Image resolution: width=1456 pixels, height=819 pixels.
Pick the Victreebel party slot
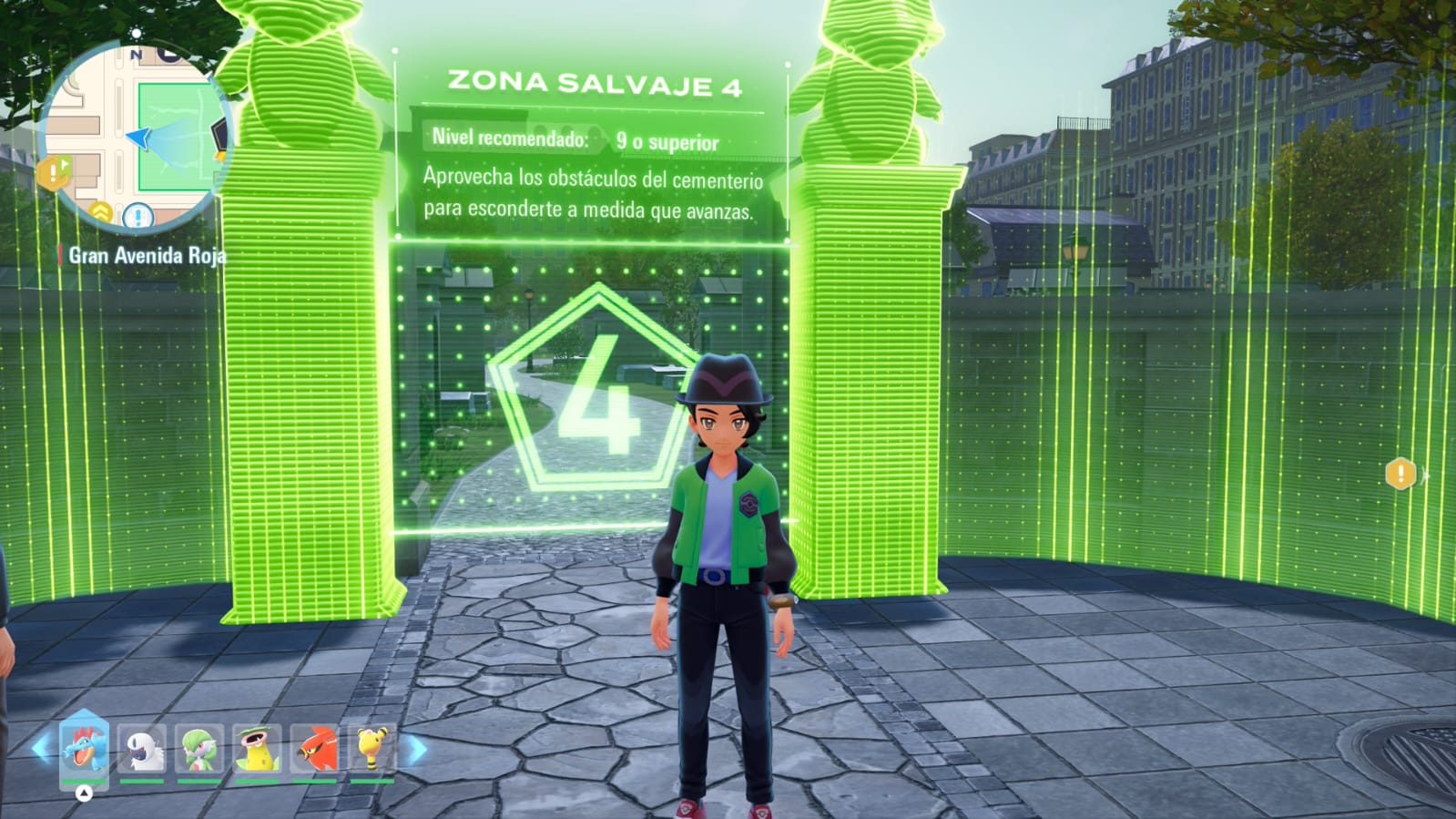[258, 750]
